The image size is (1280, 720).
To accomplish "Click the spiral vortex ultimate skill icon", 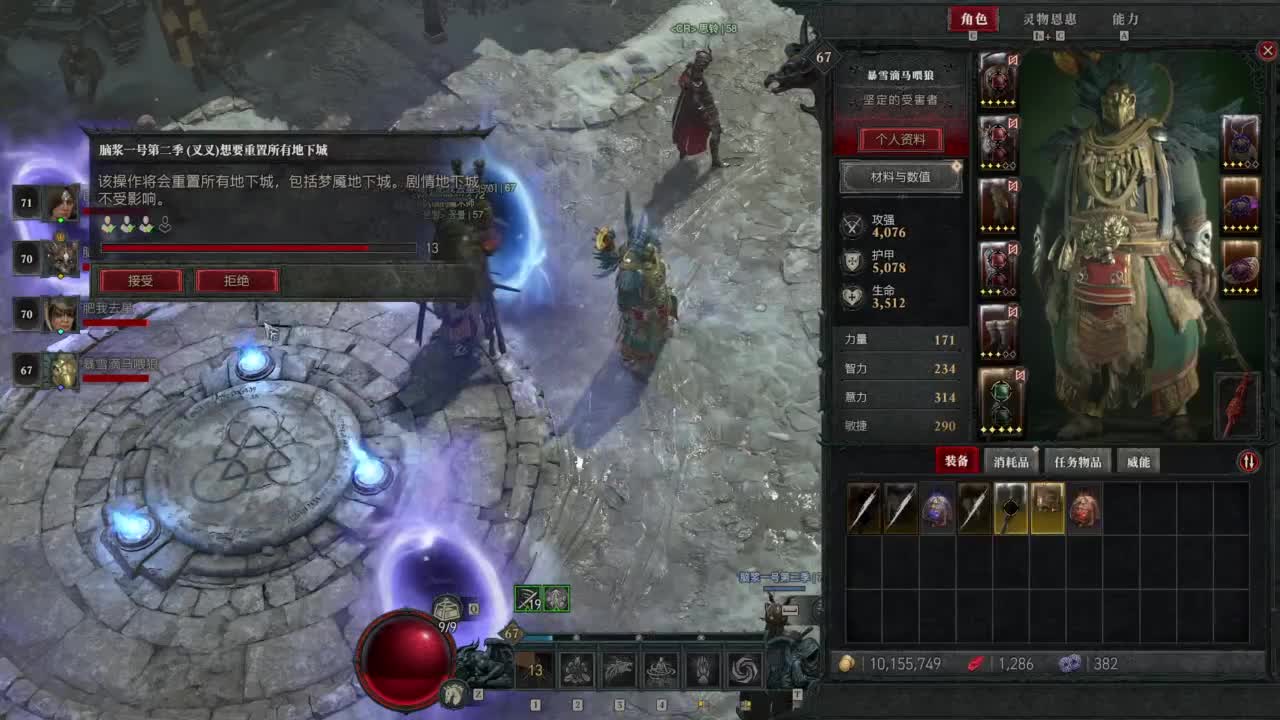I will [x=743, y=668].
